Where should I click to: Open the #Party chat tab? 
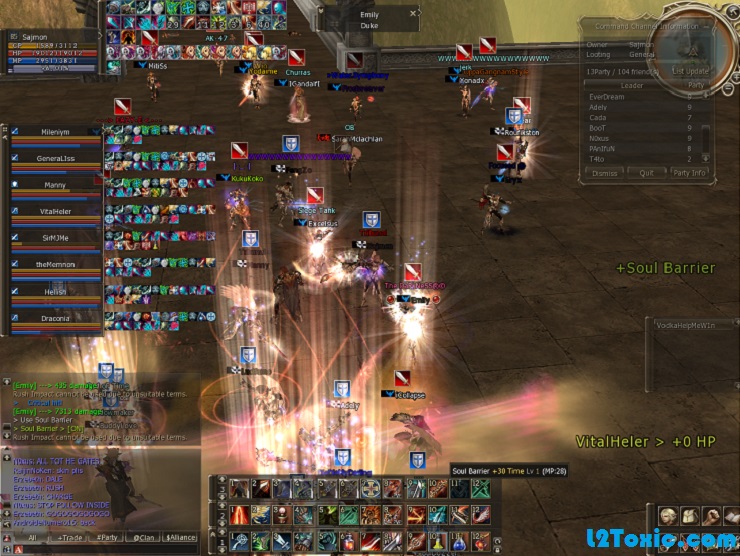click(106, 537)
